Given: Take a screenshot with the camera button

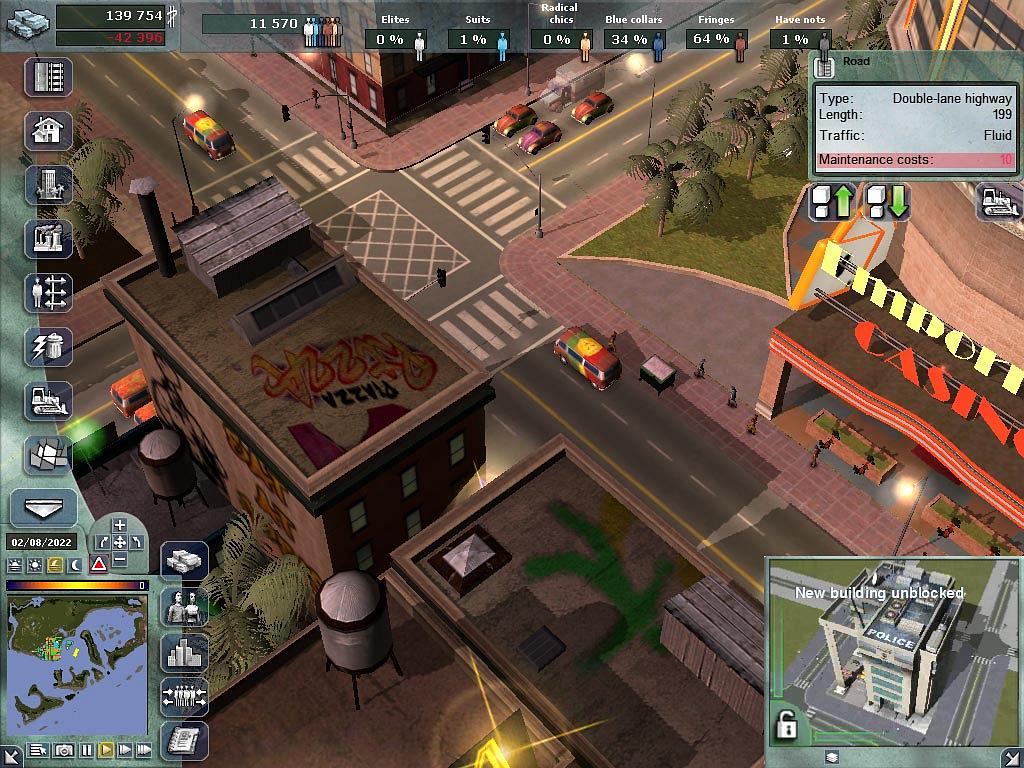Looking at the screenshot, I should point(64,750).
